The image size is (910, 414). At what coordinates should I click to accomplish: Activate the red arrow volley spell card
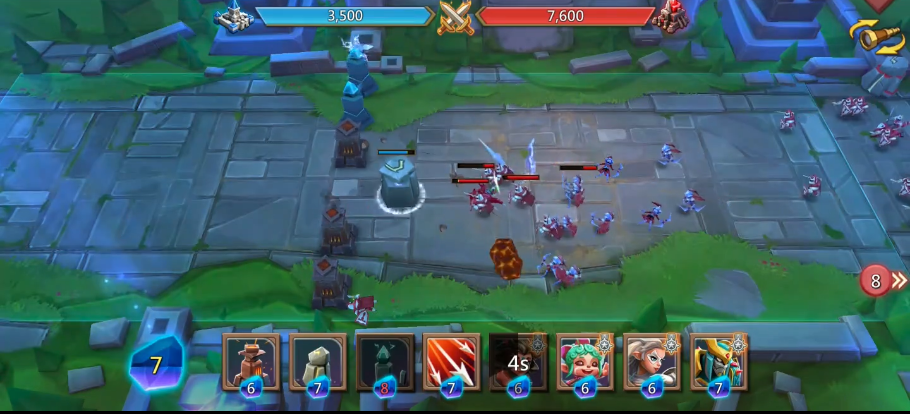[452, 360]
